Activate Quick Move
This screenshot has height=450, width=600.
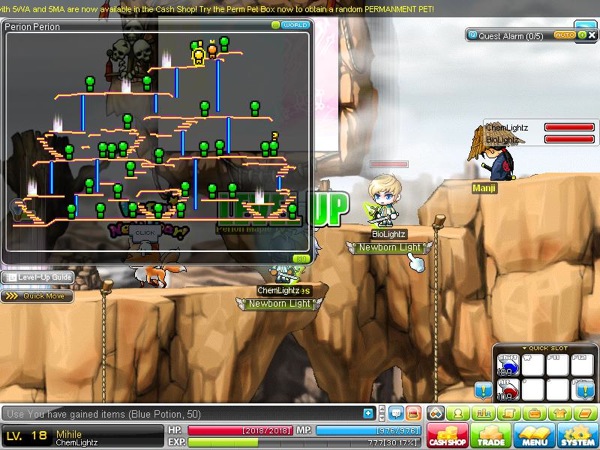pyautogui.click(x=37, y=296)
